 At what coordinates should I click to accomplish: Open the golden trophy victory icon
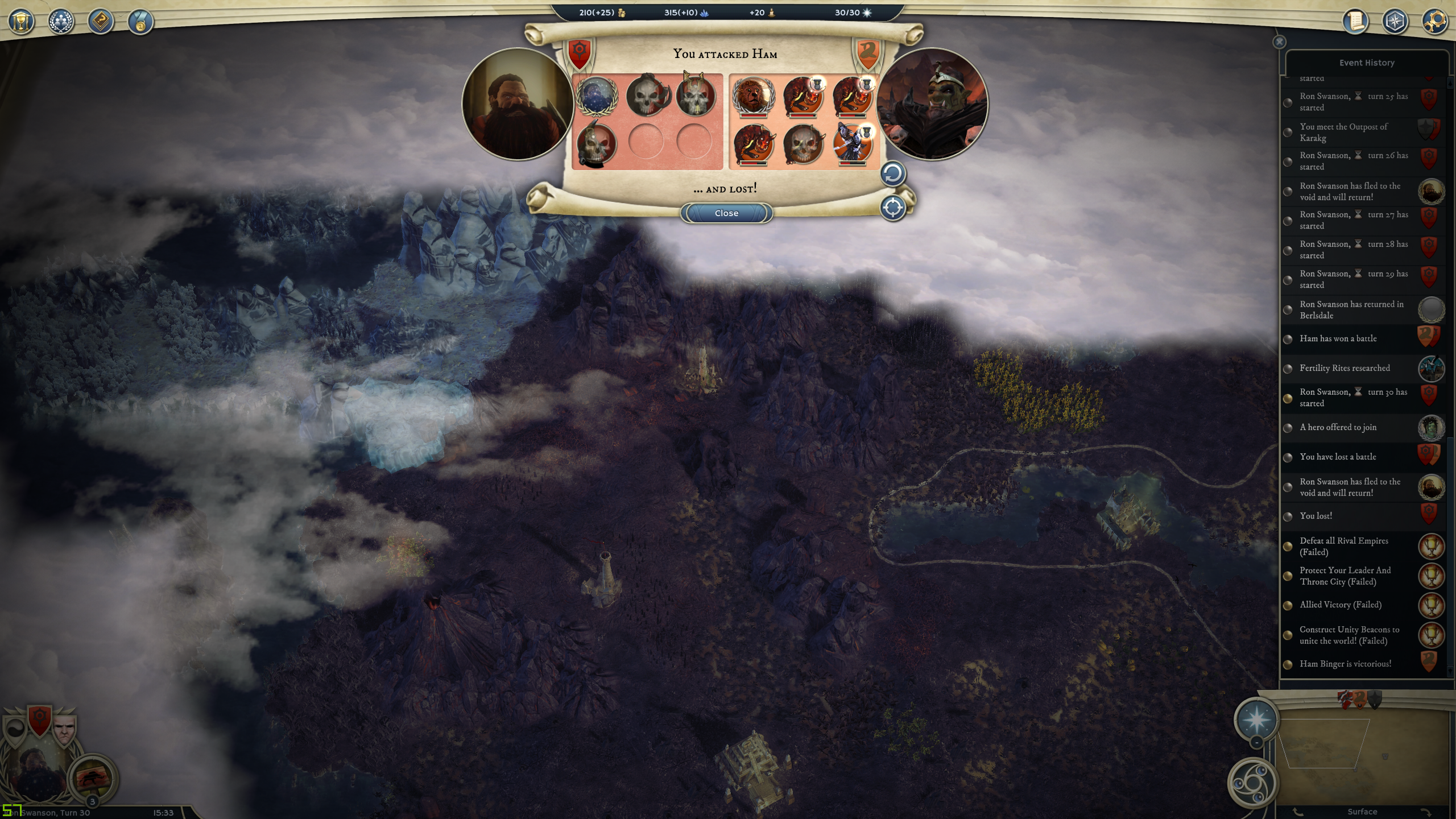pos(22,22)
